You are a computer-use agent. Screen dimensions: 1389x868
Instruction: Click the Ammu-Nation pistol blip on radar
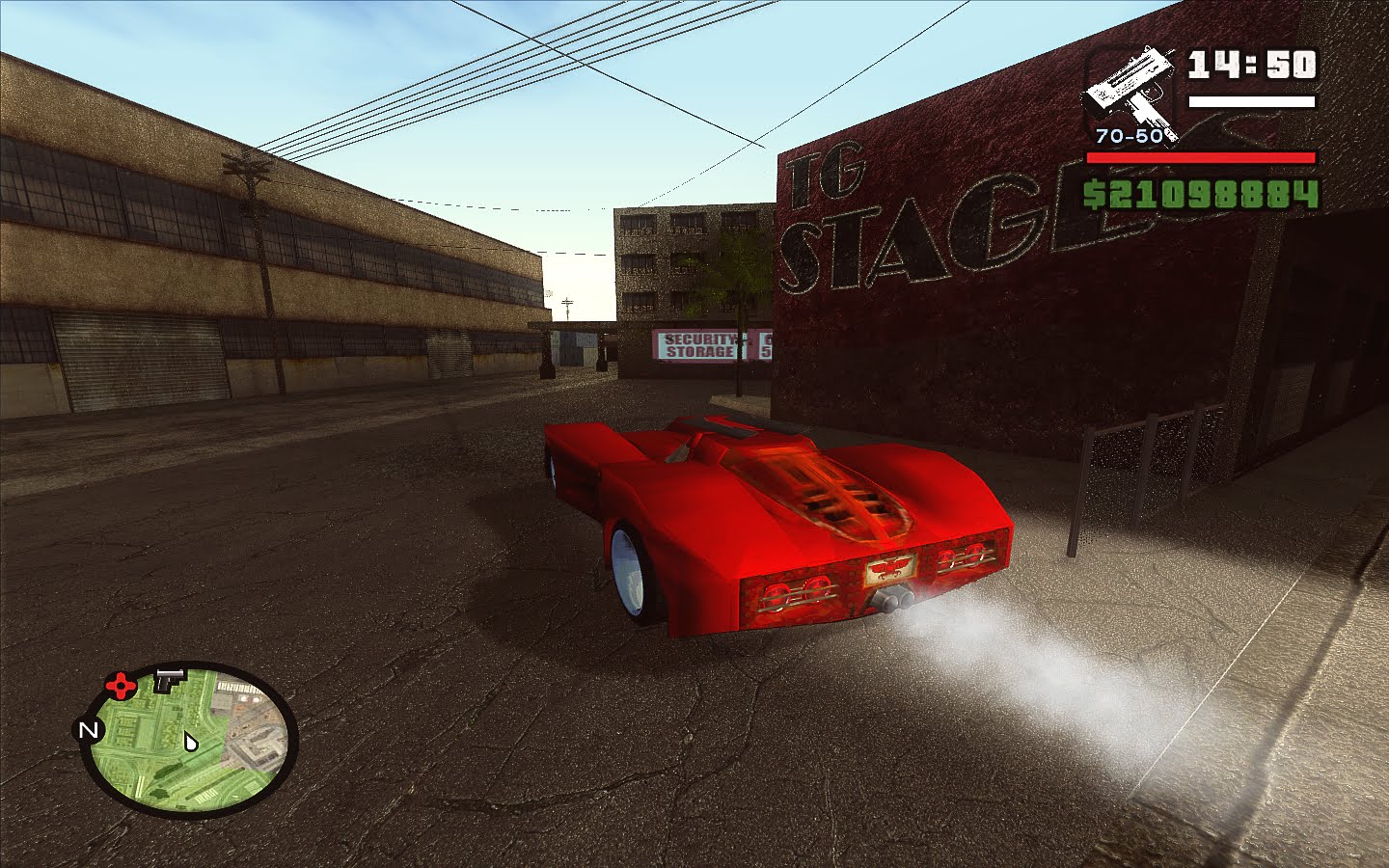click(x=169, y=679)
